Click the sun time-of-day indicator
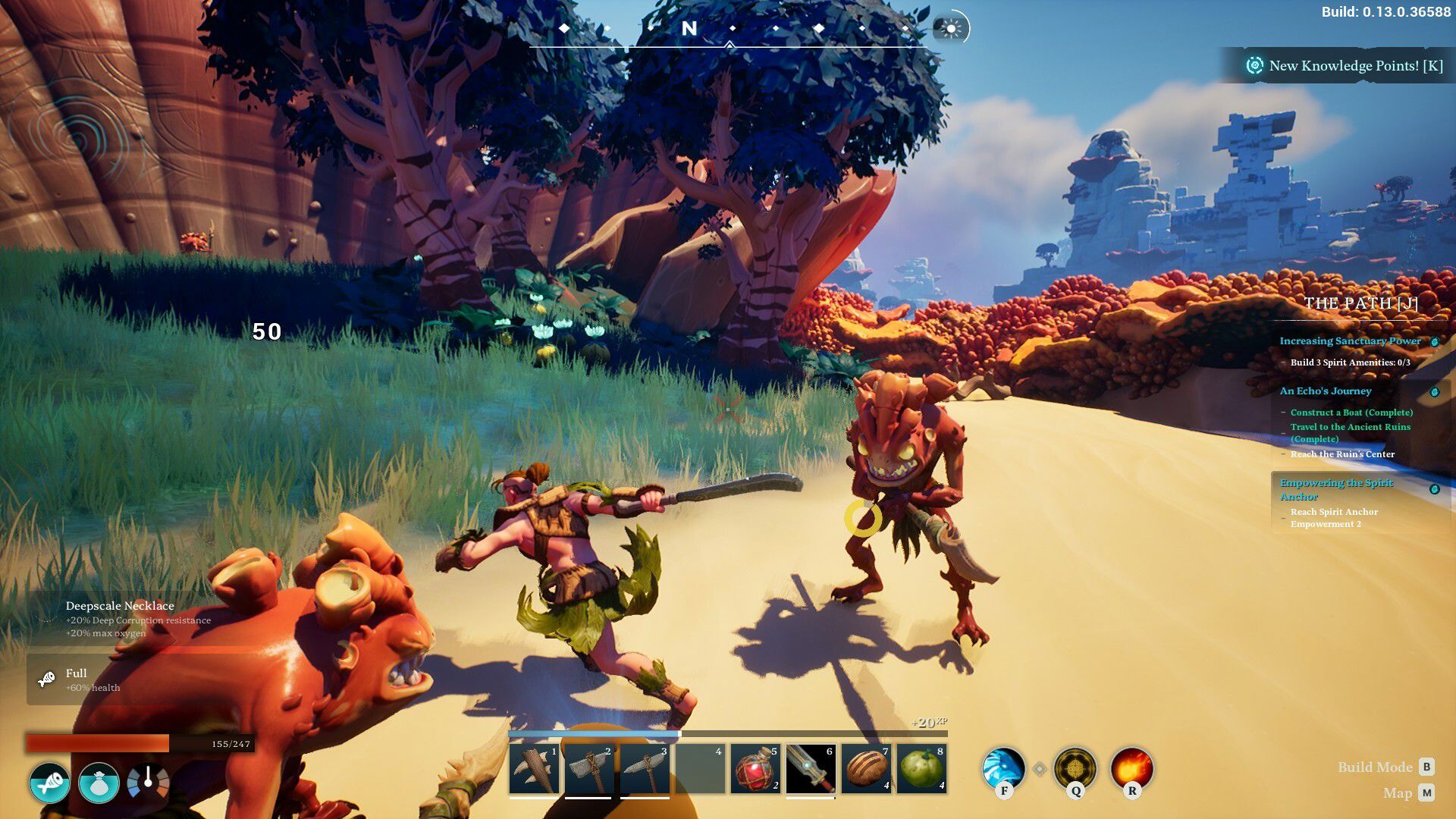1456x819 pixels. tap(951, 29)
